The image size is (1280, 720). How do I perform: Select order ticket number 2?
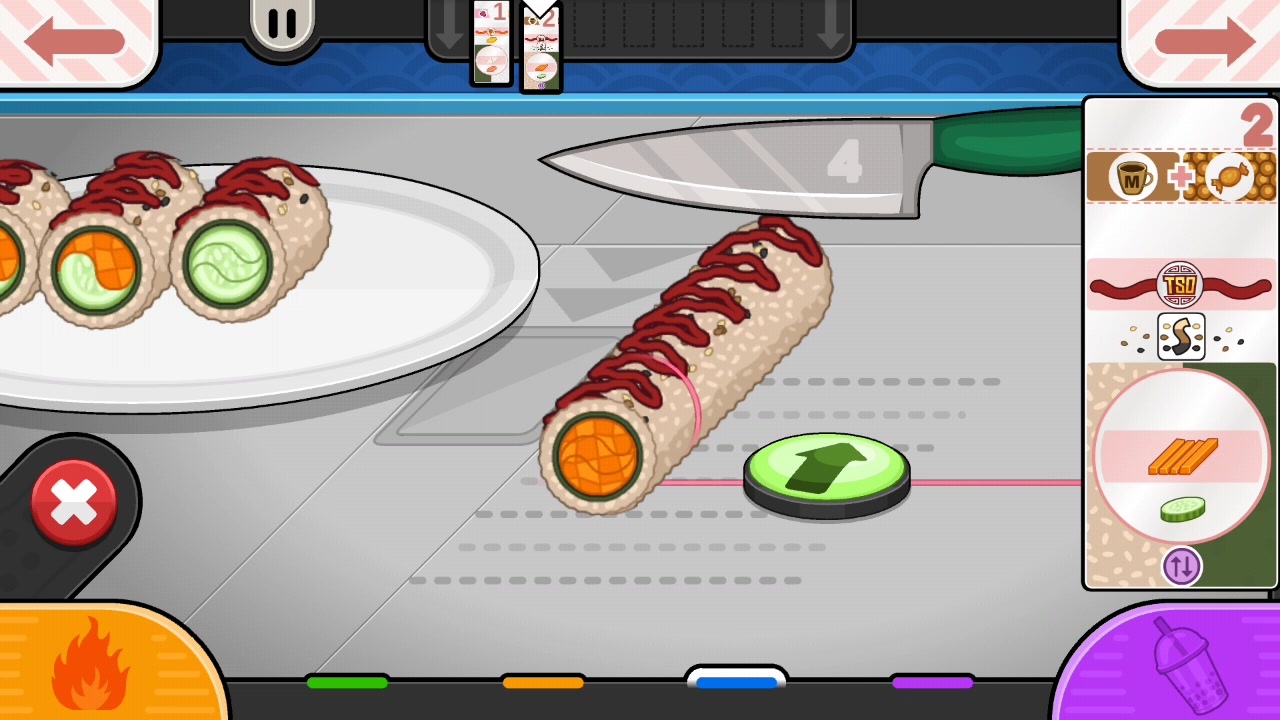541,48
